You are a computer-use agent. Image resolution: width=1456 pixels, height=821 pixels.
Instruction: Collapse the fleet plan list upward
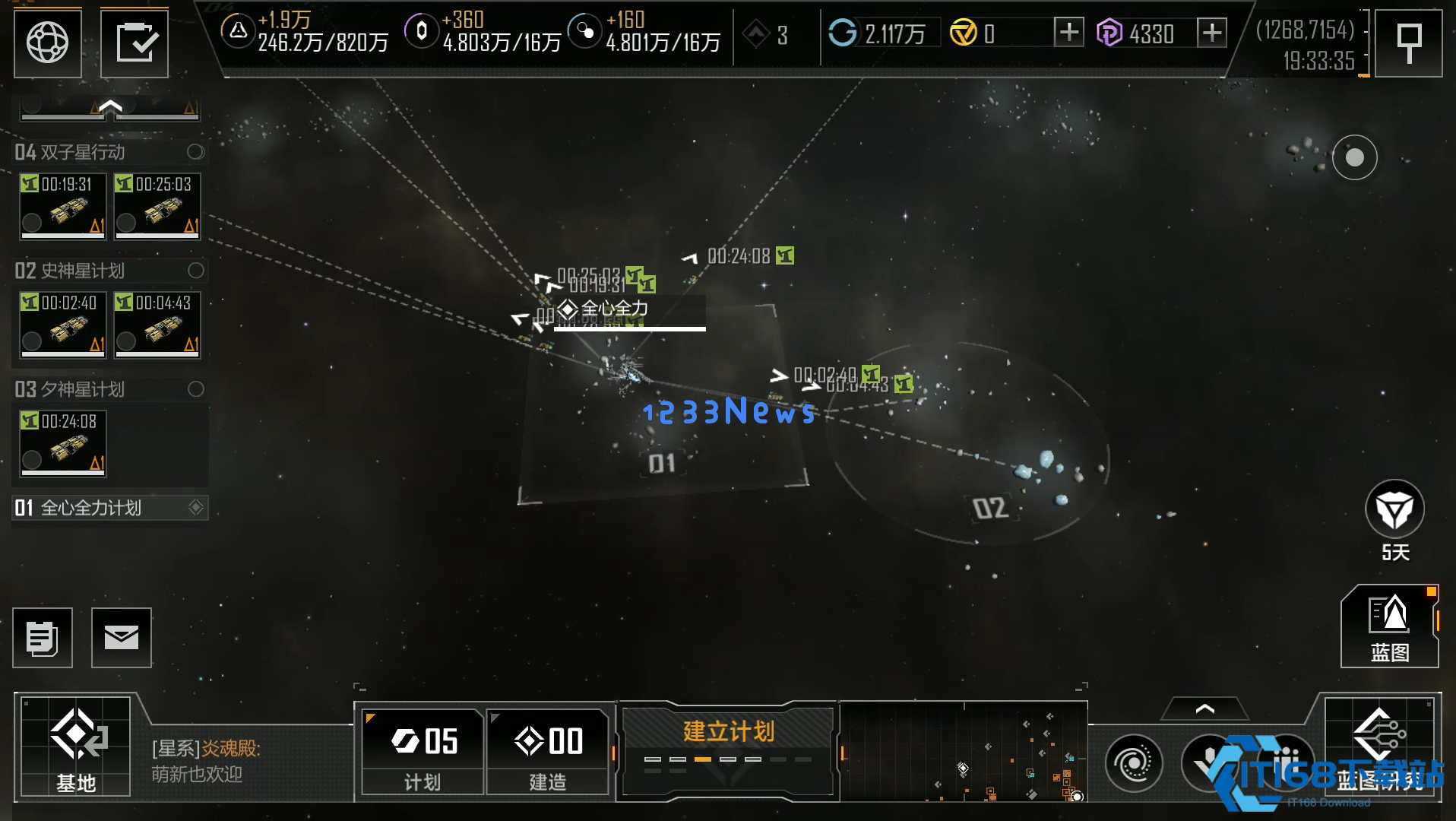coord(110,107)
